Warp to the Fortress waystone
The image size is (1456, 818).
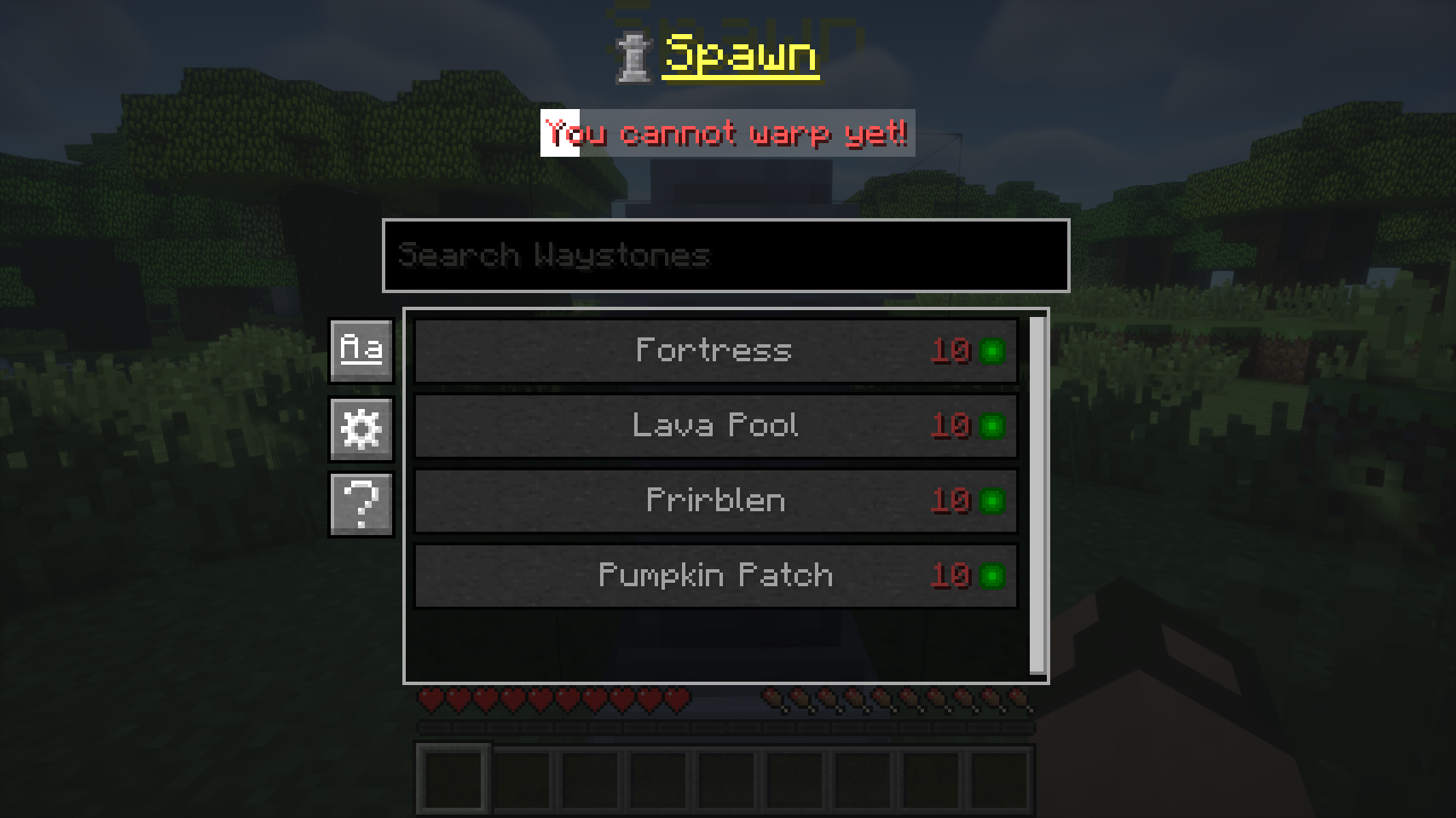[x=714, y=350]
